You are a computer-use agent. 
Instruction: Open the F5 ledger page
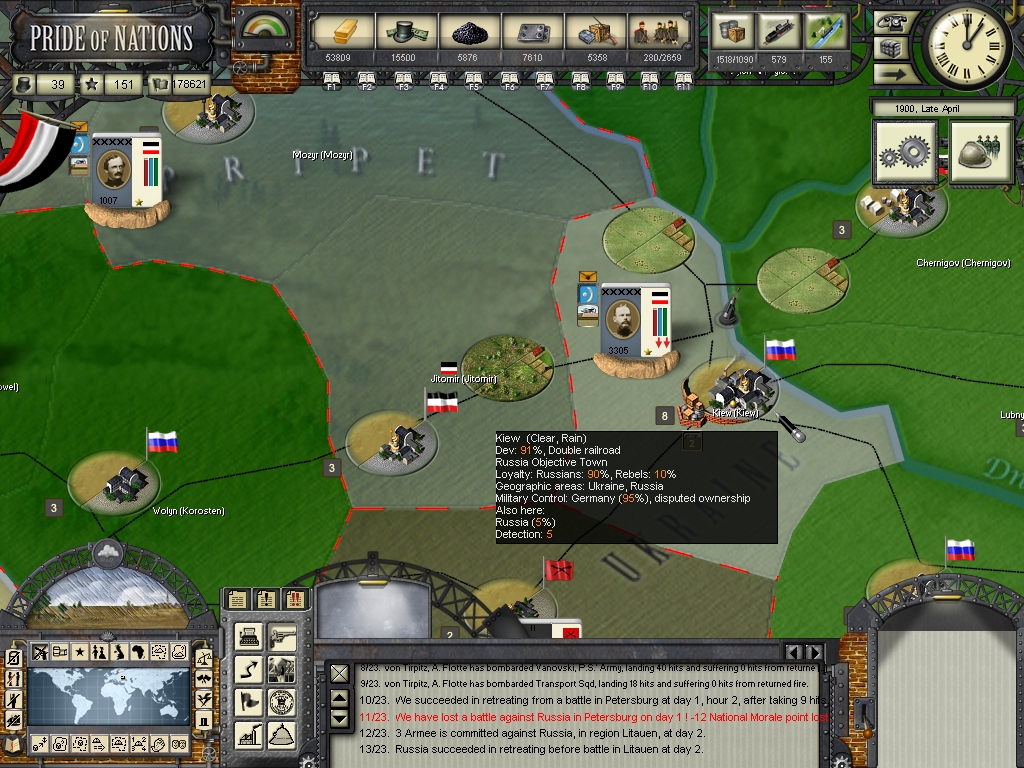tap(473, 78)
